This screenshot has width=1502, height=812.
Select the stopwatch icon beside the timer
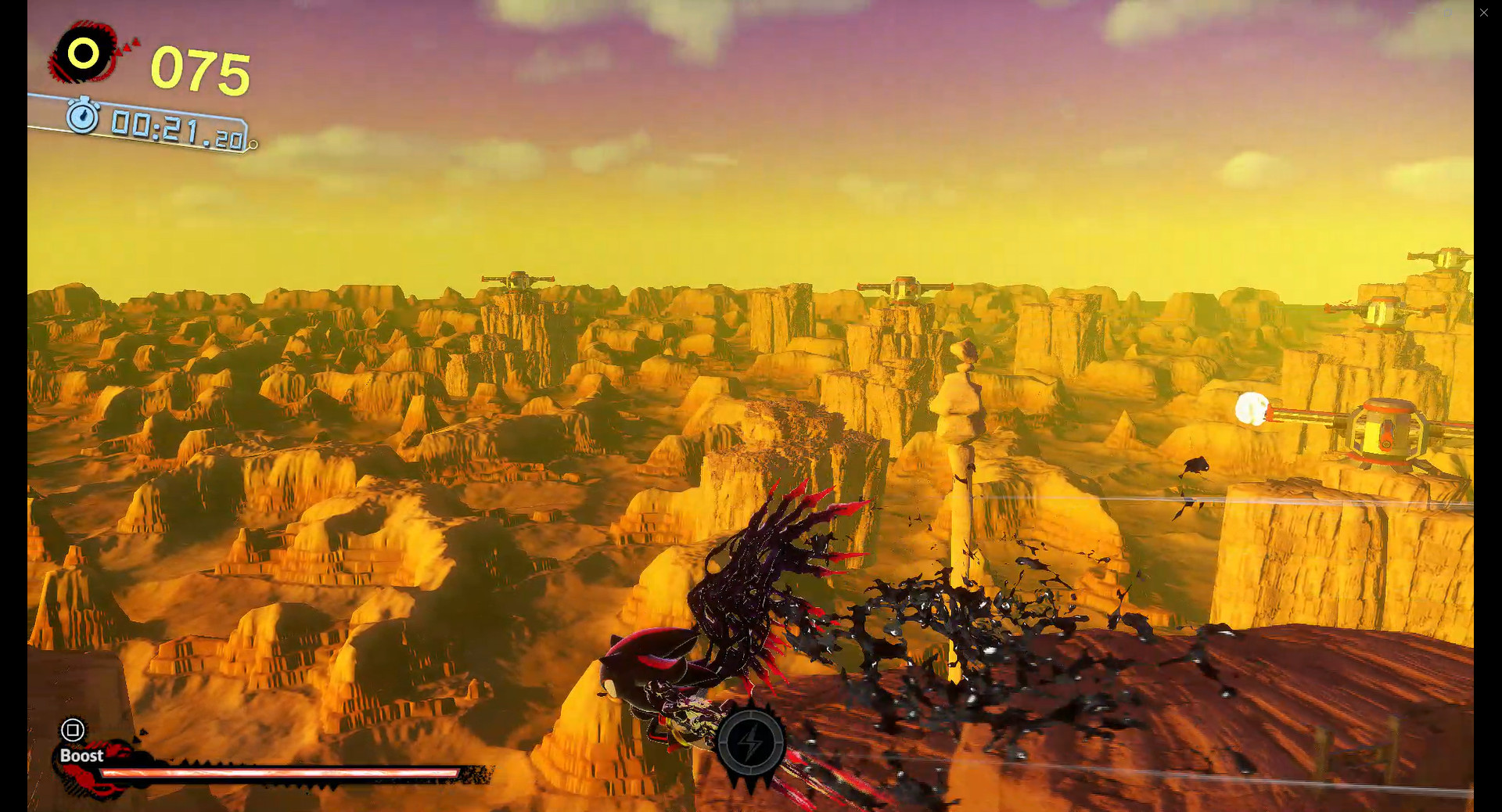click(x=84, y=120)
